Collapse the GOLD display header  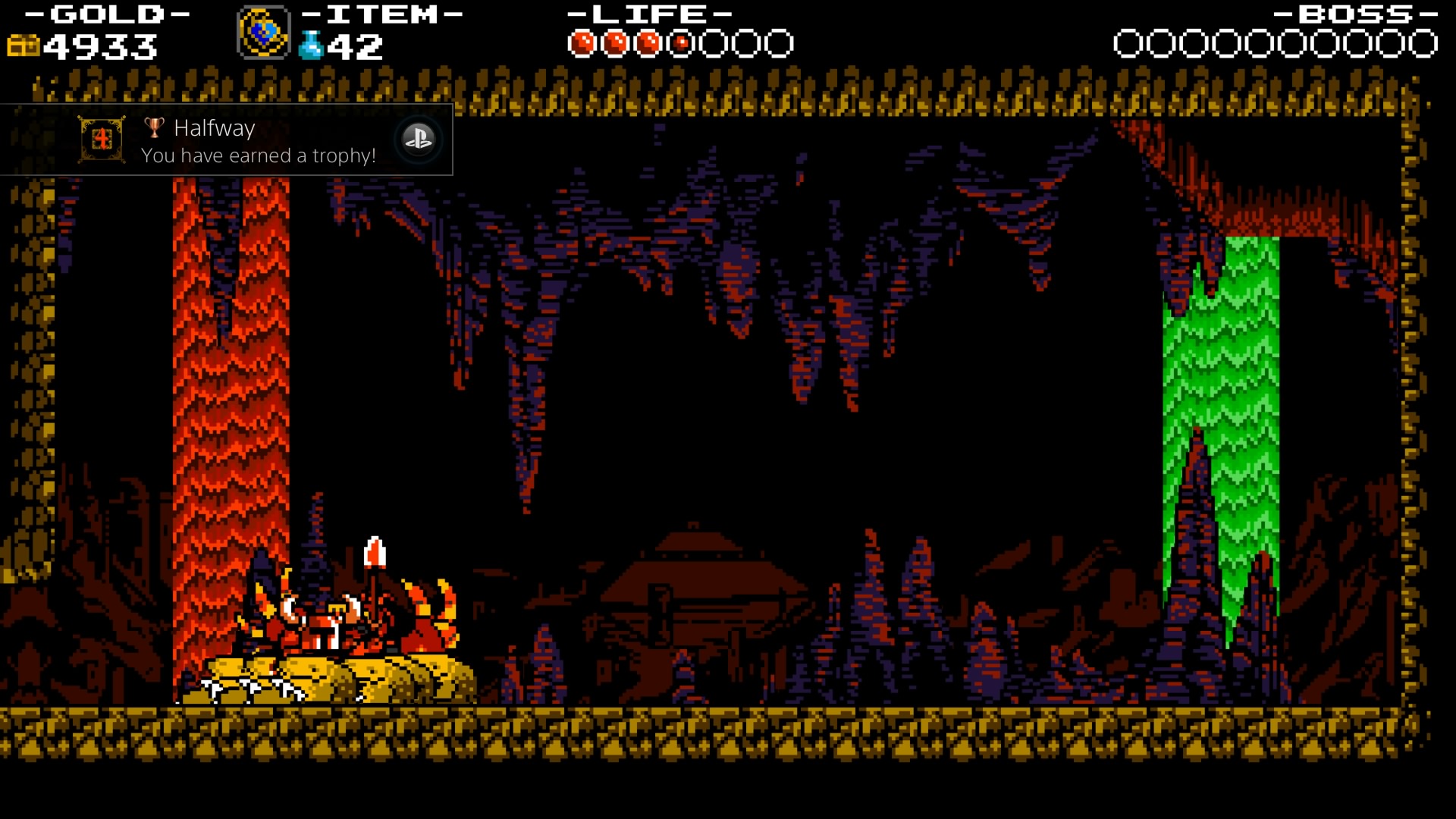(x=110, y=14)
